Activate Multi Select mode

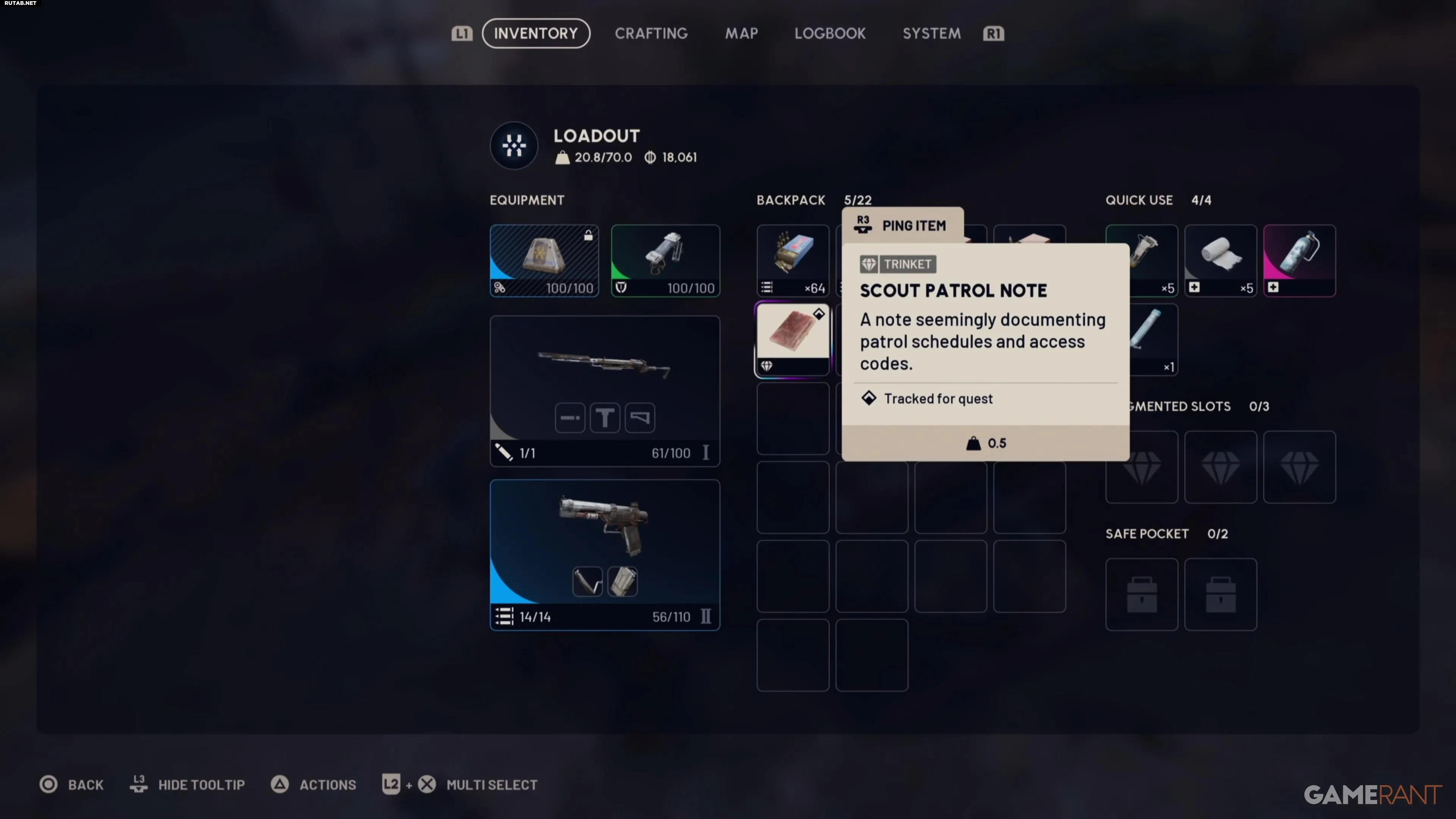460,784
